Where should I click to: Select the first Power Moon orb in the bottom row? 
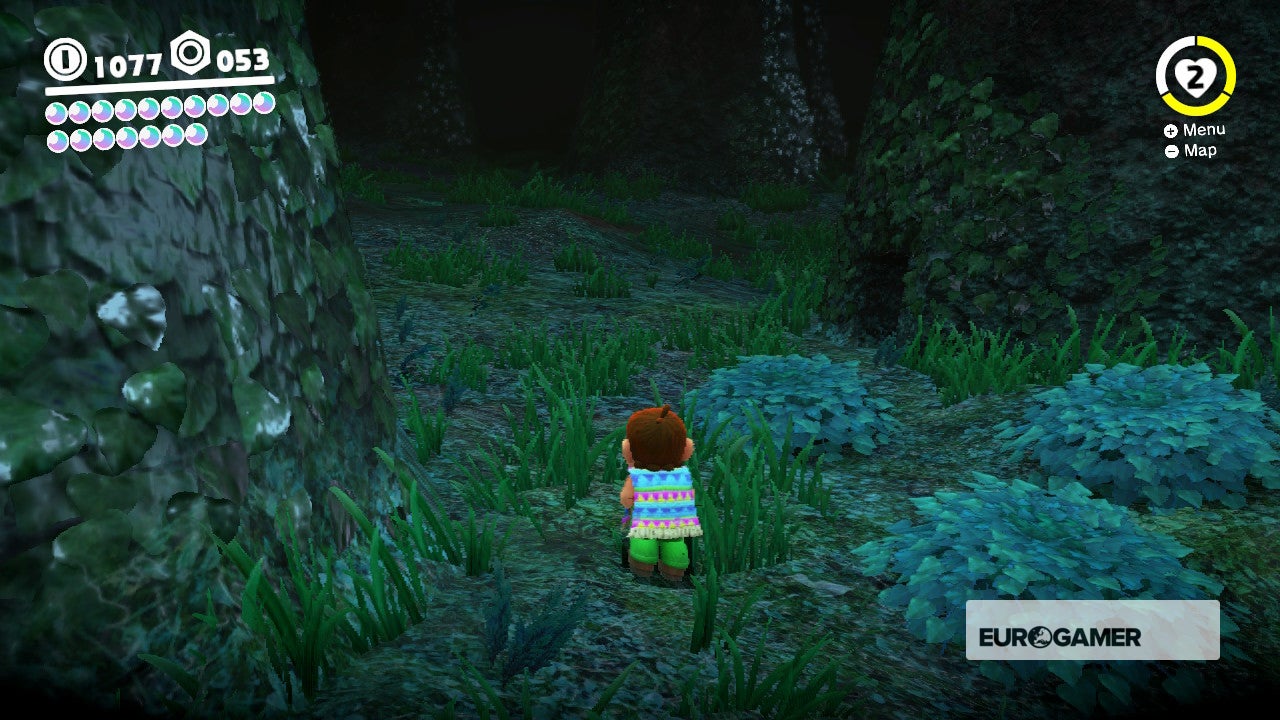(x=57, y=139)
